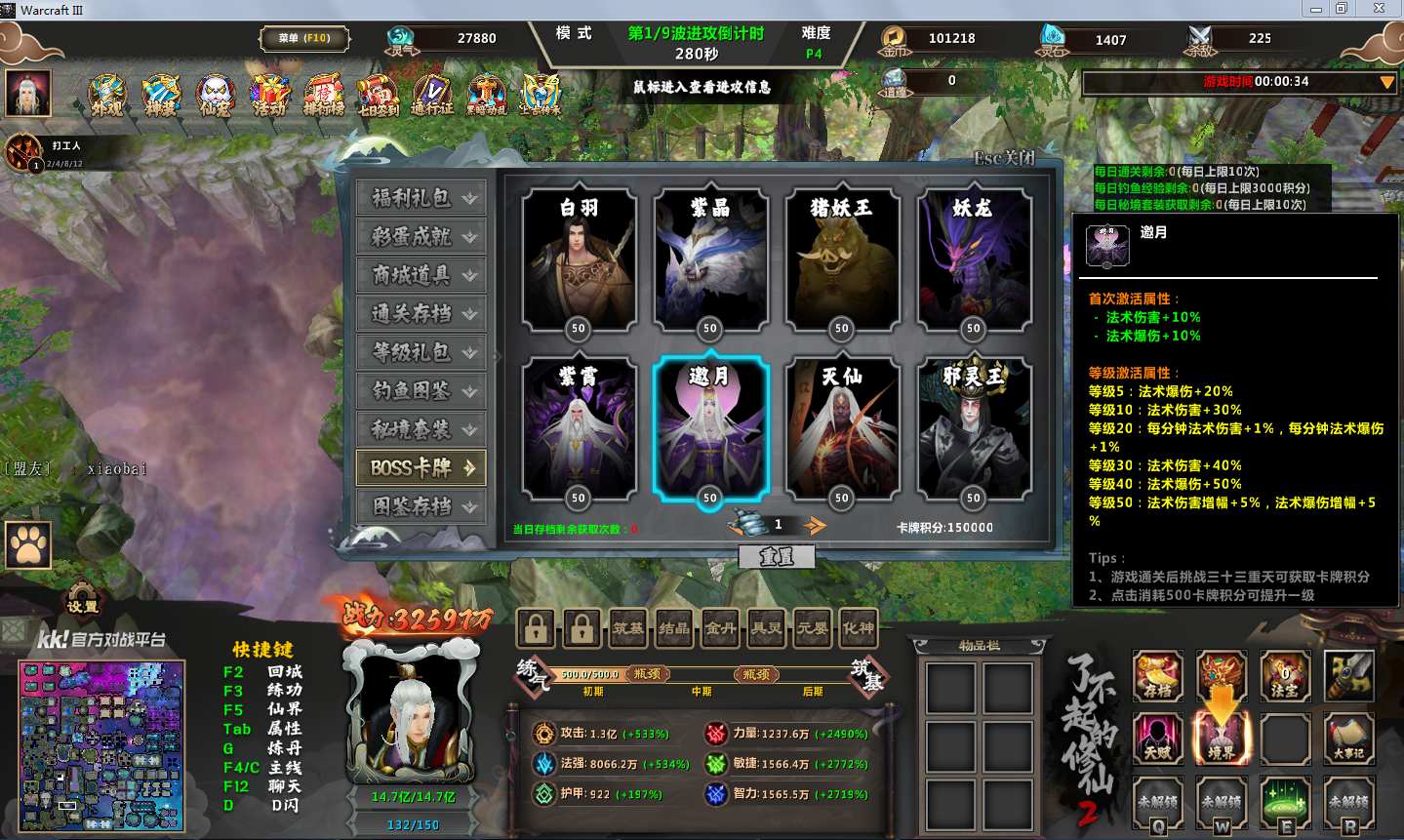This screenshot has width=1404, height=840.
Task: Select the 白羽 boss card
Action: pyautogui.click(x=579, y=260)
